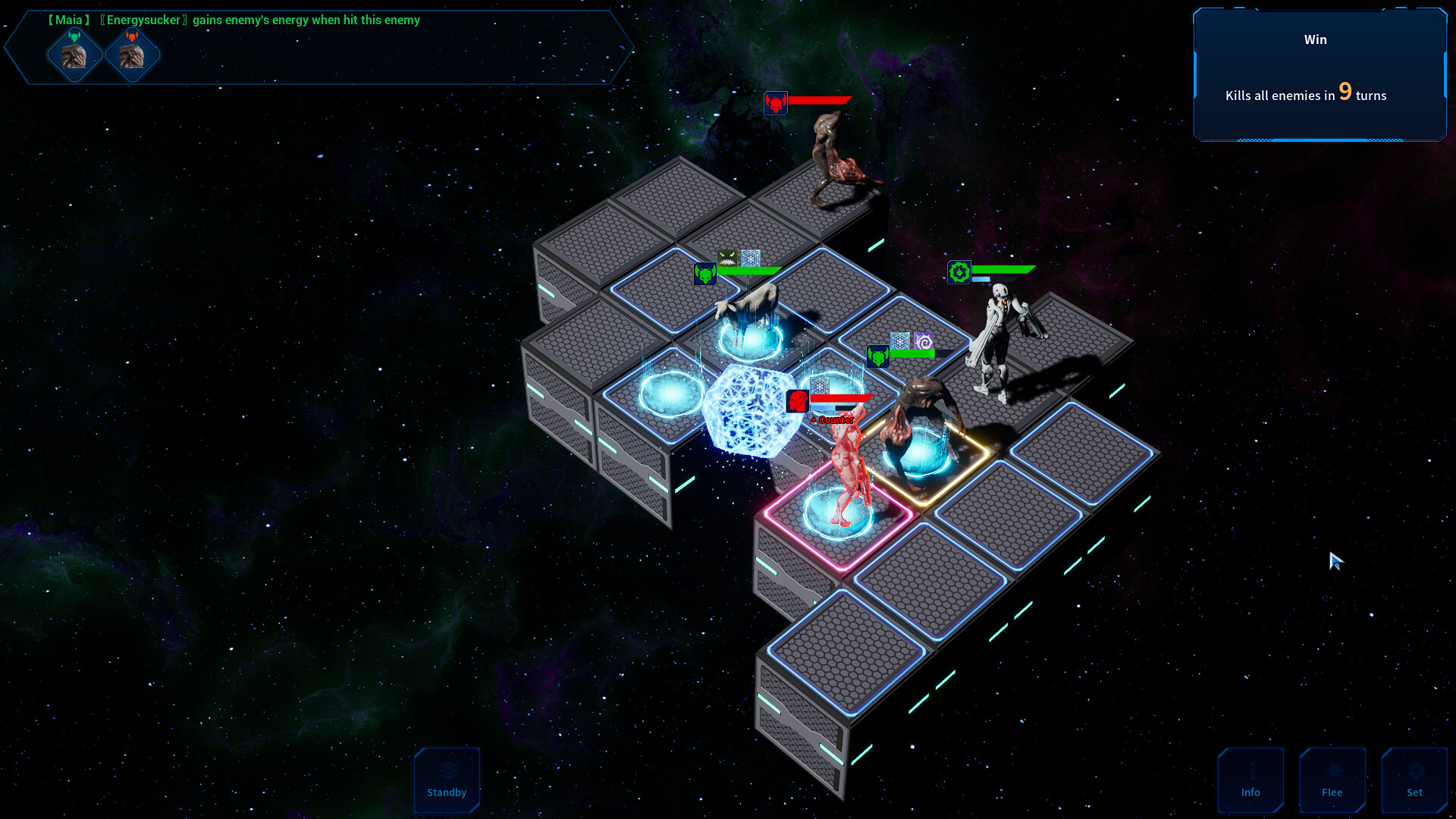Select the green energy swirl icon by the white android

959,271
